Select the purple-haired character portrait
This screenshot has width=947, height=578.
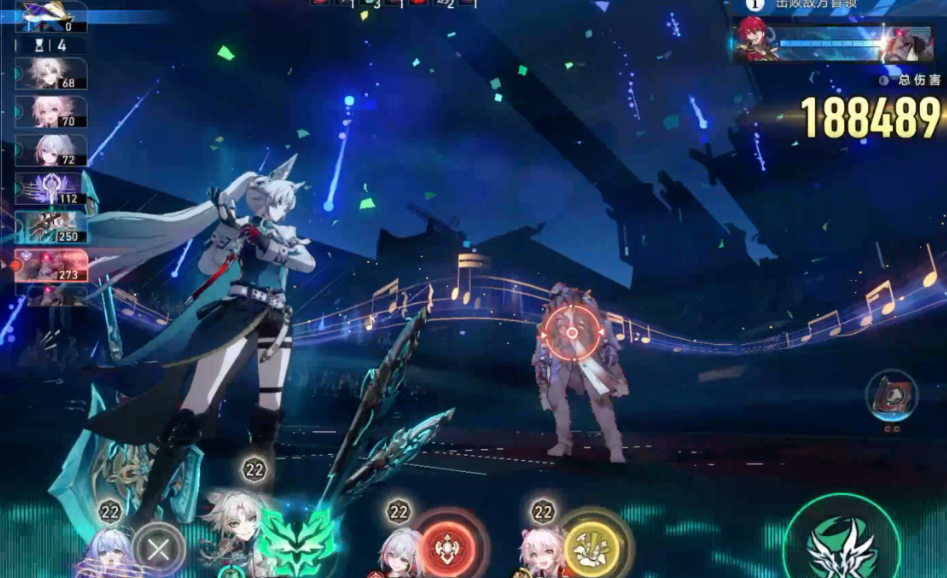[x=108, y=553]
